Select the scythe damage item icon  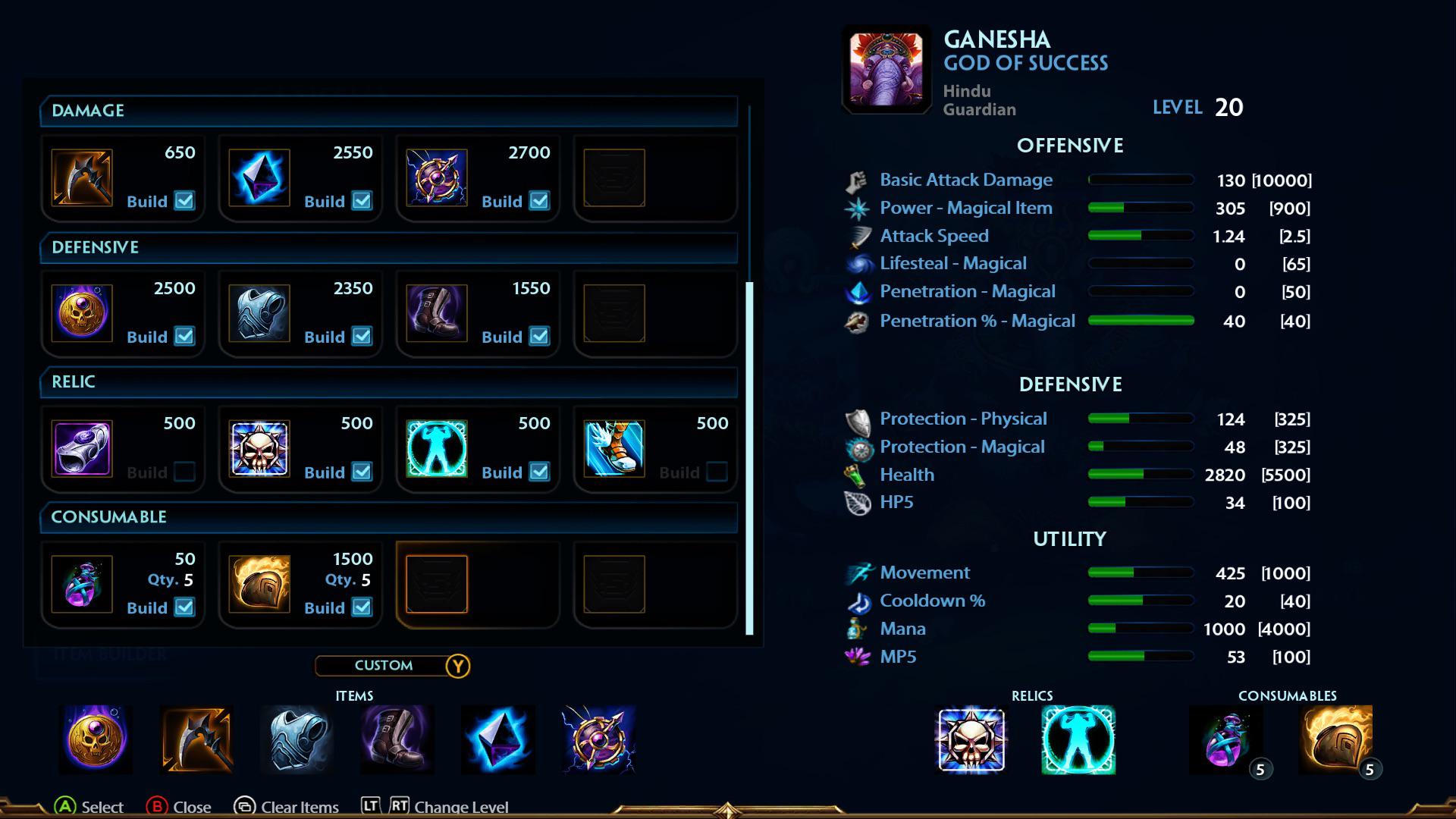82,178
